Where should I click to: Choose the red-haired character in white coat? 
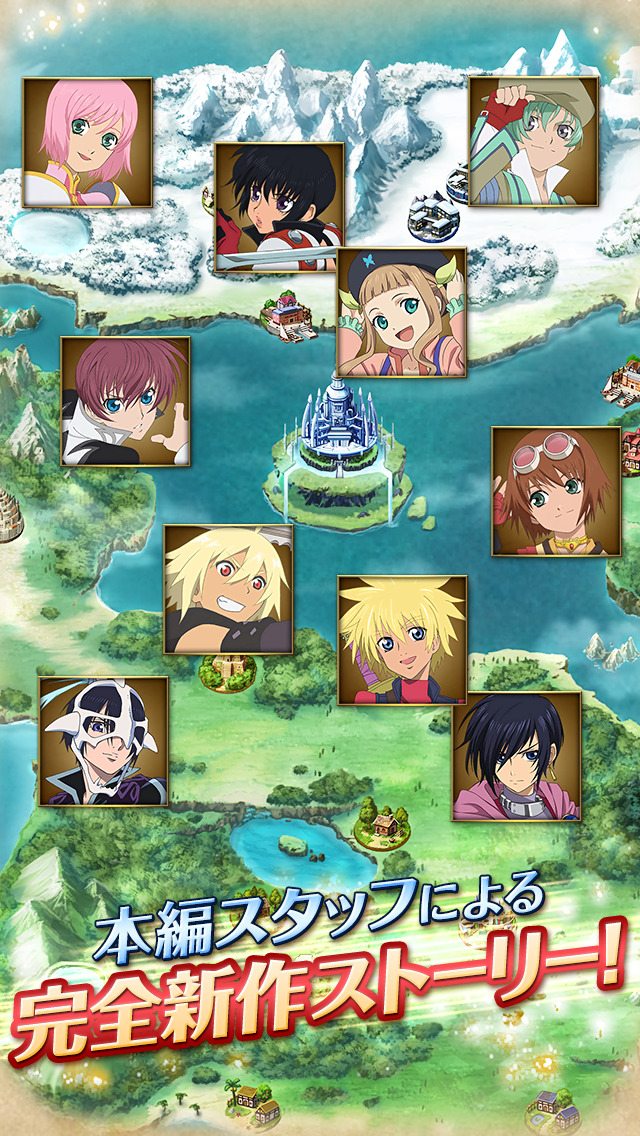tap(125, 401)
